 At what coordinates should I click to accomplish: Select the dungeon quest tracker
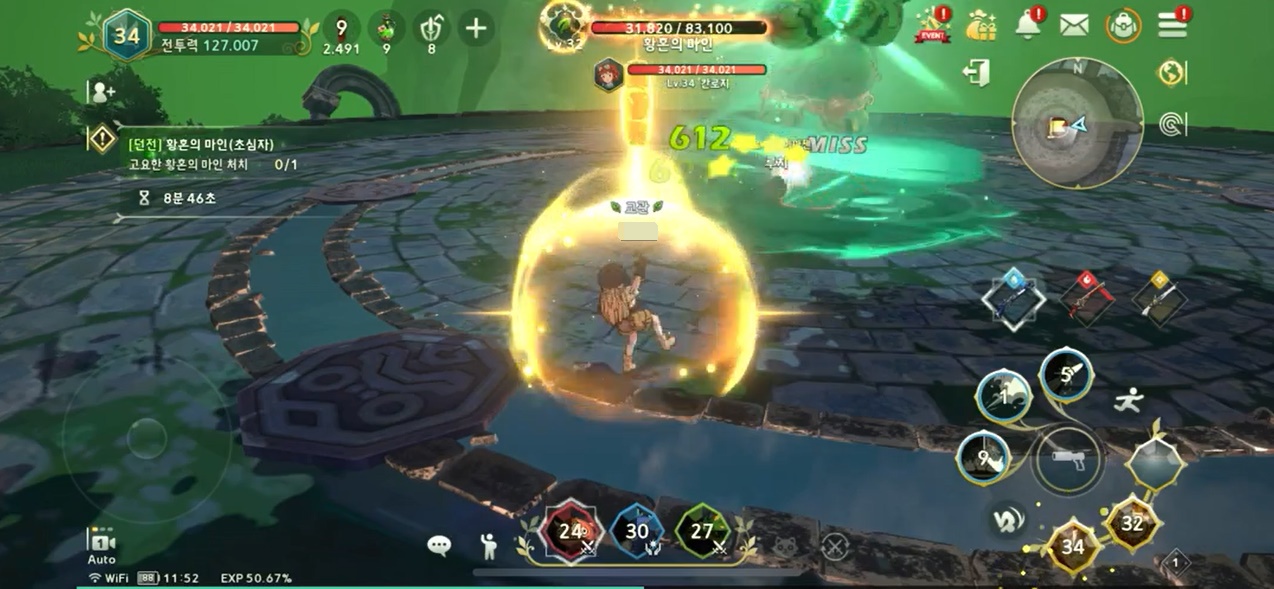200,153
